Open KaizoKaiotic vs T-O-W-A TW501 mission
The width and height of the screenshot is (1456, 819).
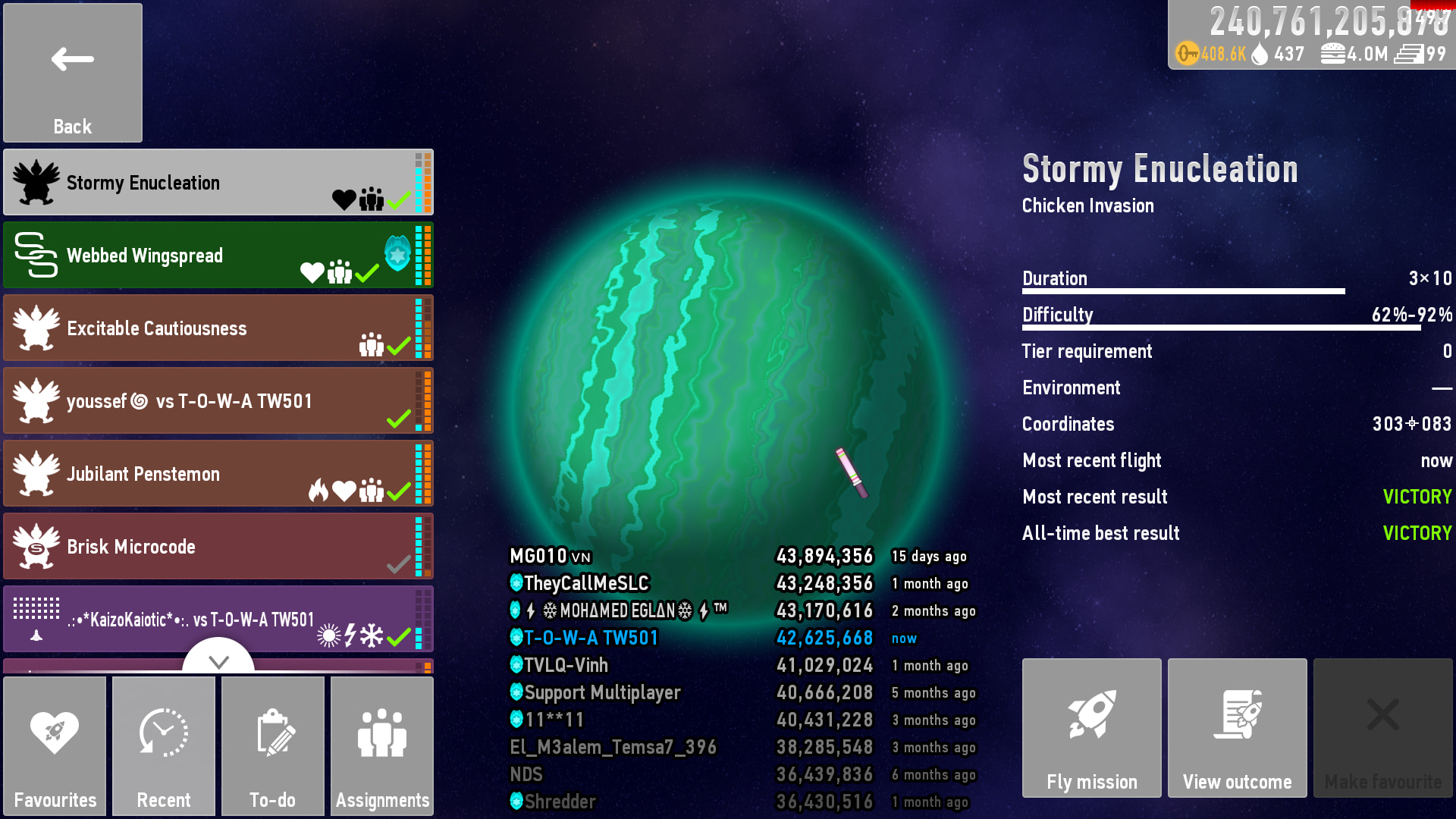click(x=218, y=618)
